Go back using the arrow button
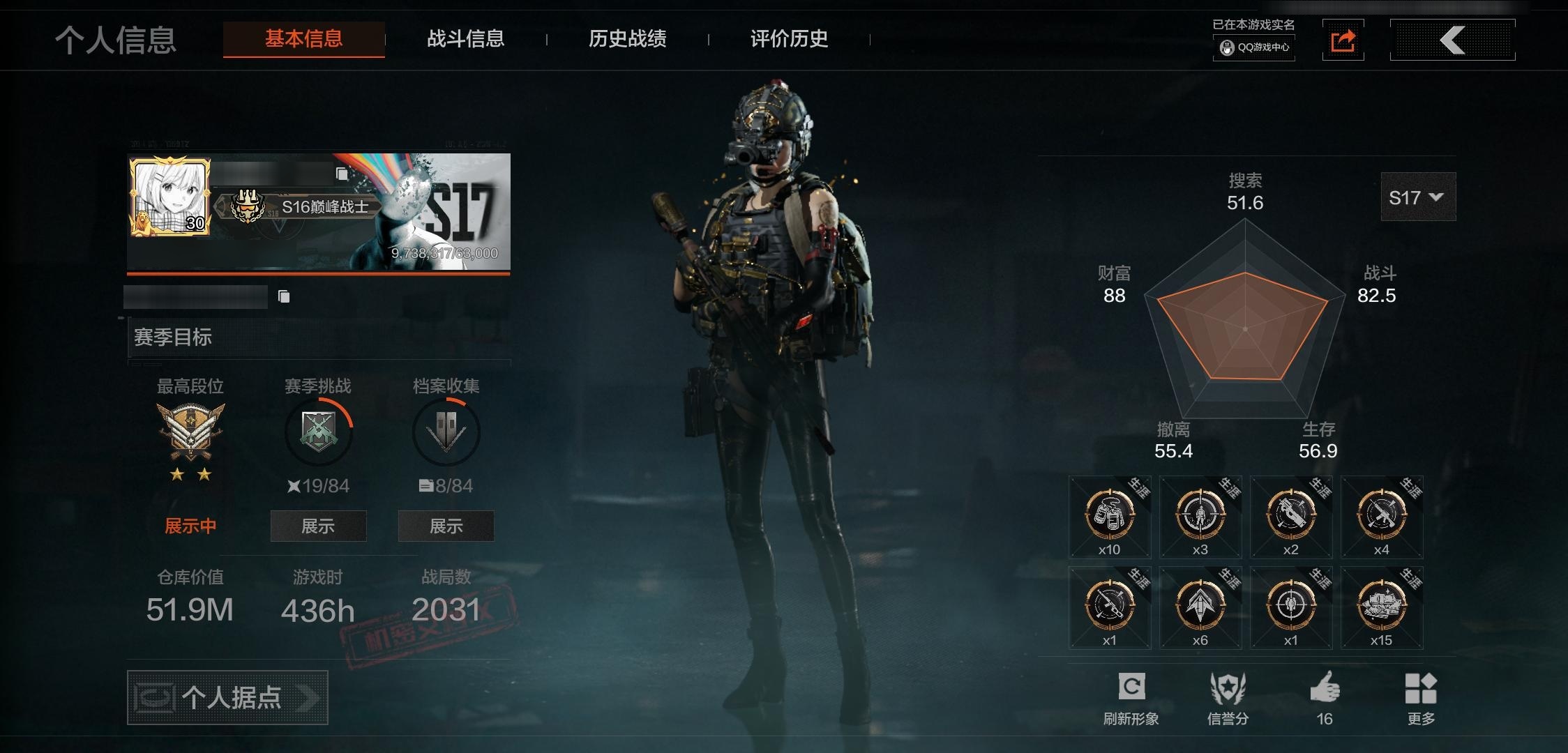The width and height of the screenshot is (1568, 753). click(x=1452, y=40)
